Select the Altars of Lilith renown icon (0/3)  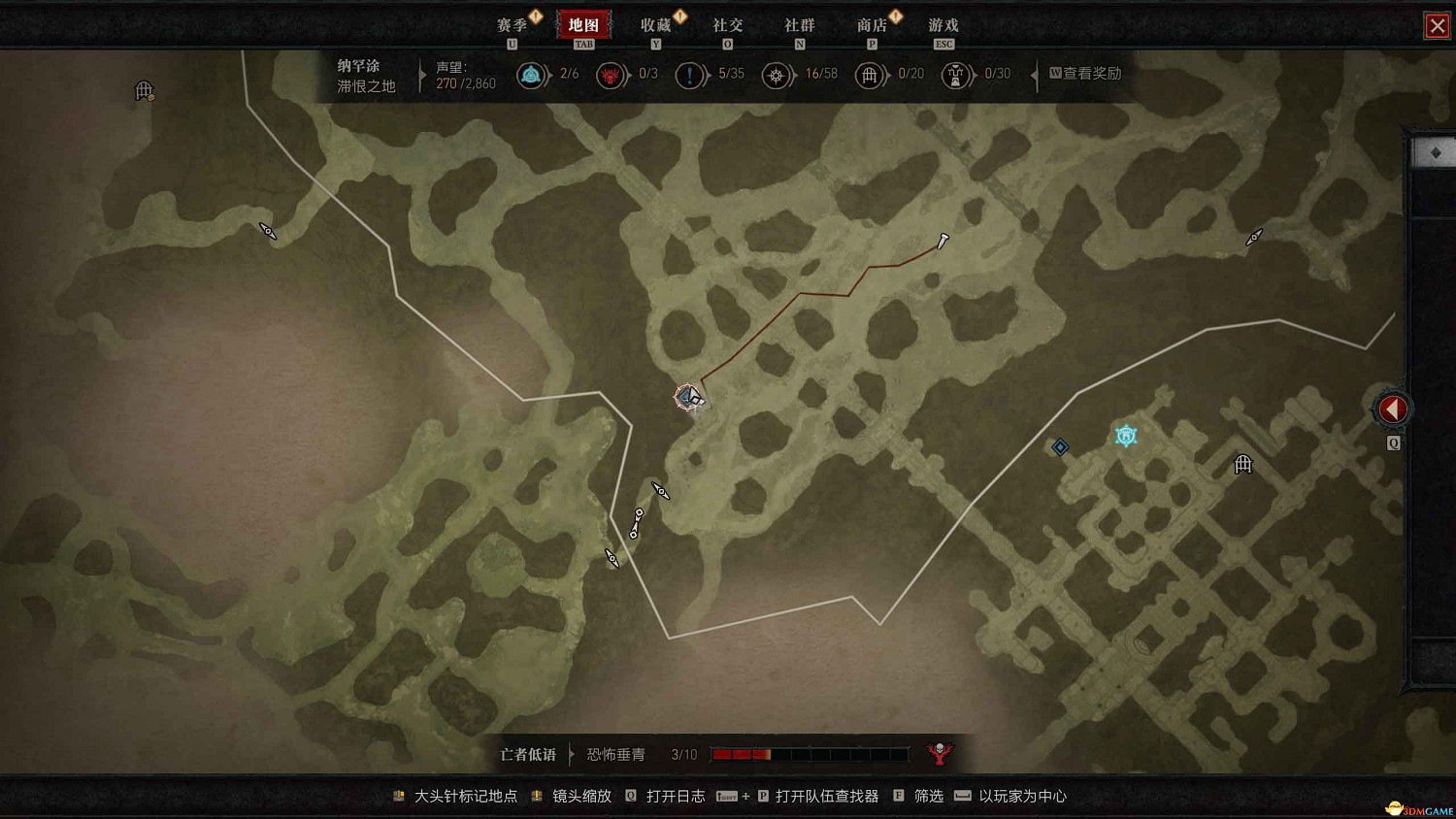click(612, 74)
